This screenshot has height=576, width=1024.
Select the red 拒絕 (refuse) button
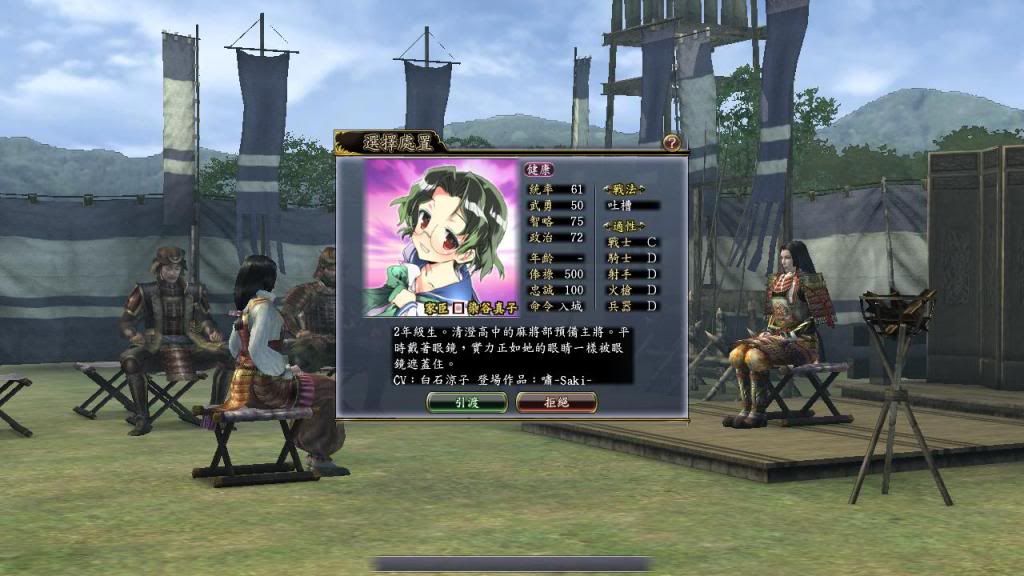(556, 402)
